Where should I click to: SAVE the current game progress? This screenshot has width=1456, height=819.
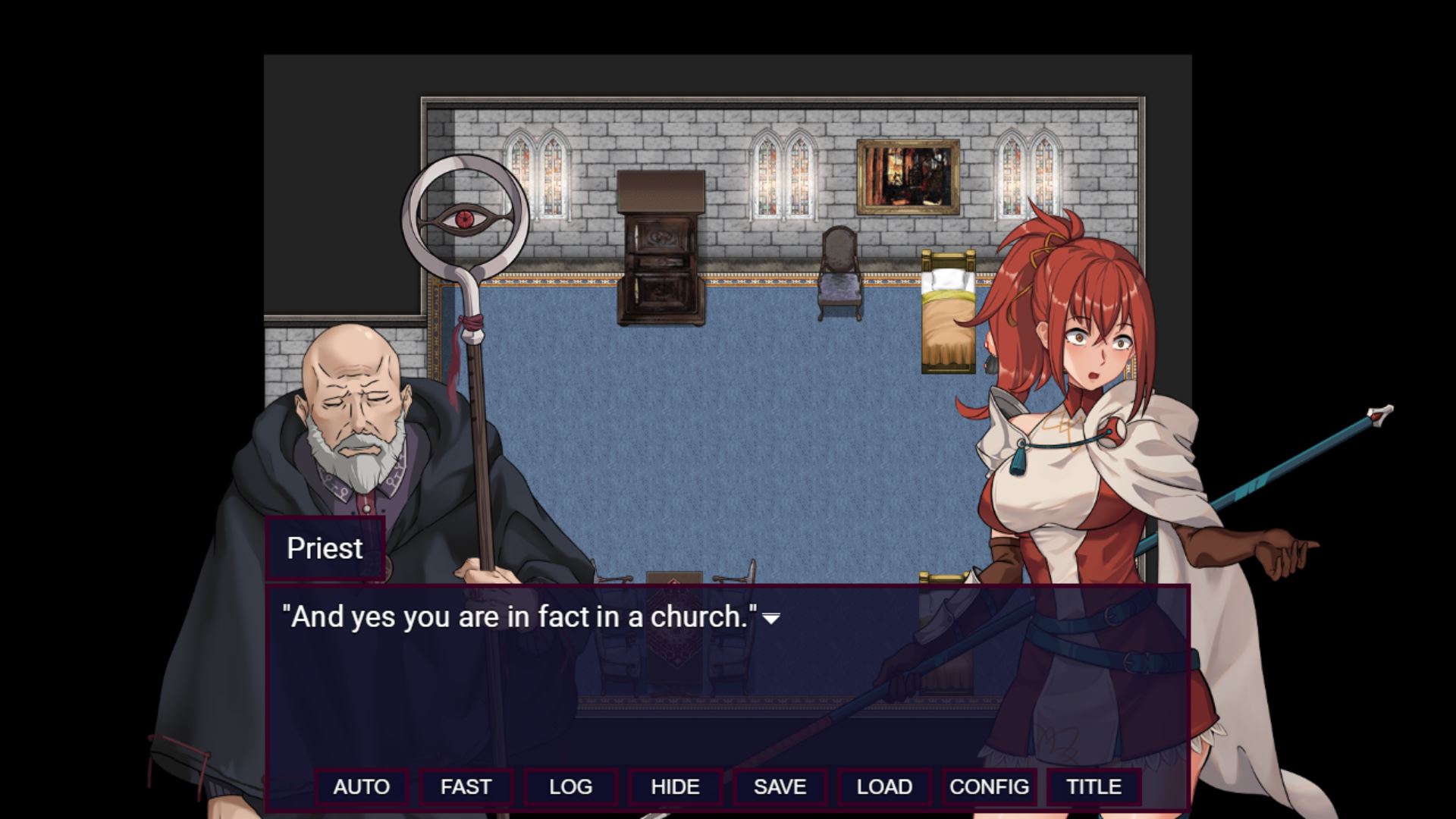point(780,786)
